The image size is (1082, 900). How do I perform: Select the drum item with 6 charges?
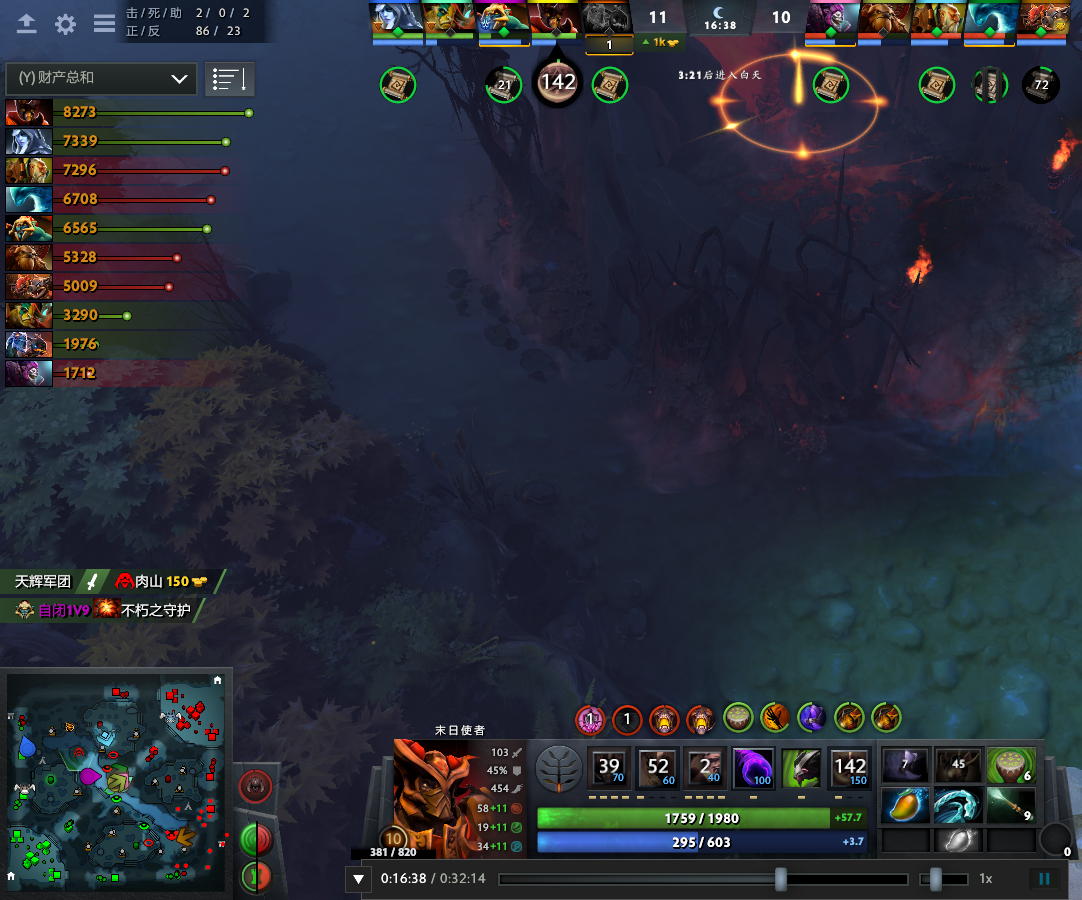point(1010,765)
